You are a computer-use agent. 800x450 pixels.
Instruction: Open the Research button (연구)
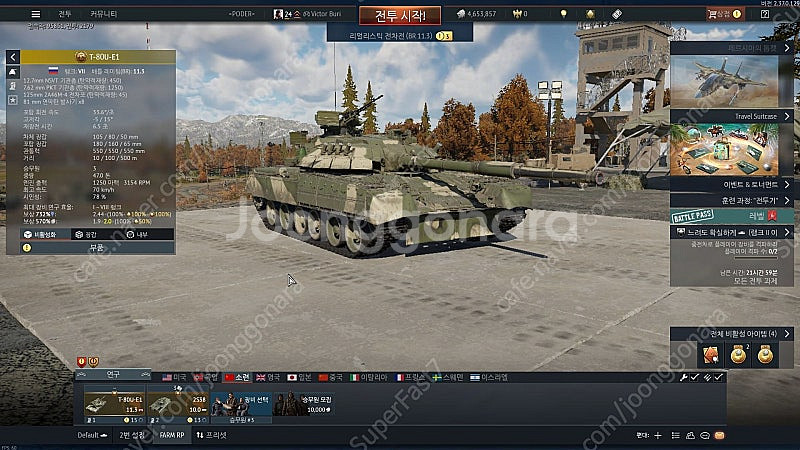pyautogui.click(x=113, y=375)
